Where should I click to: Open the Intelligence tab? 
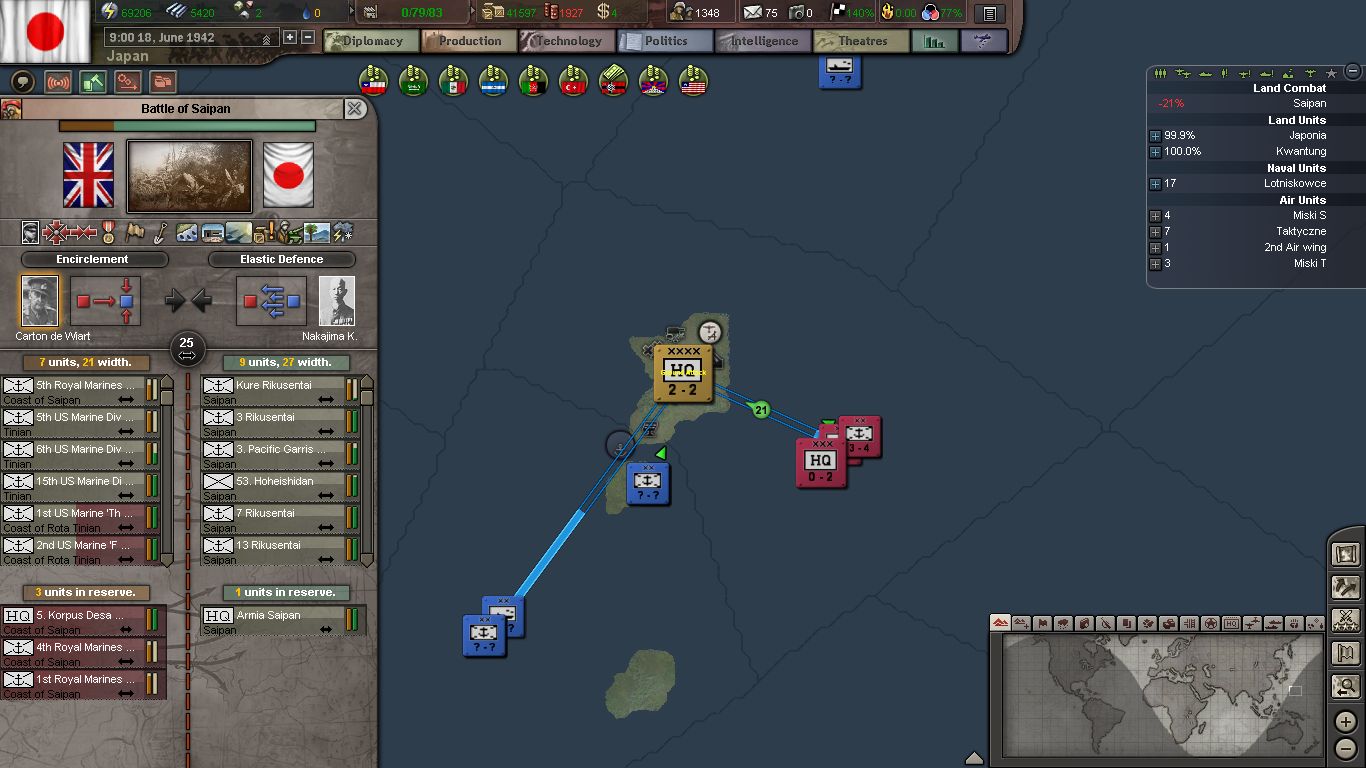[x=762, y=41]
